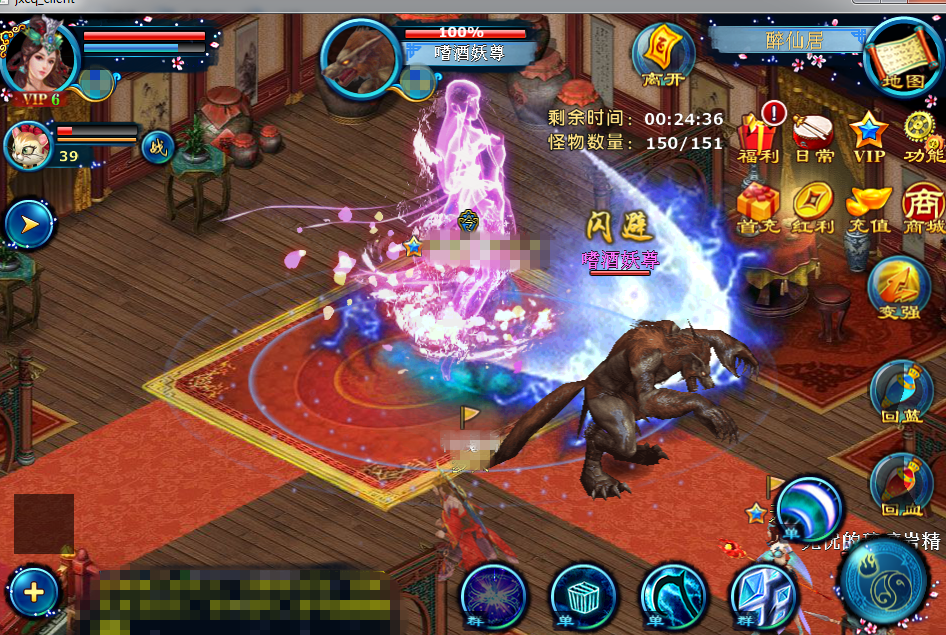
Task: Open the 红利 gold coin bonus
Action: (813, 207)
